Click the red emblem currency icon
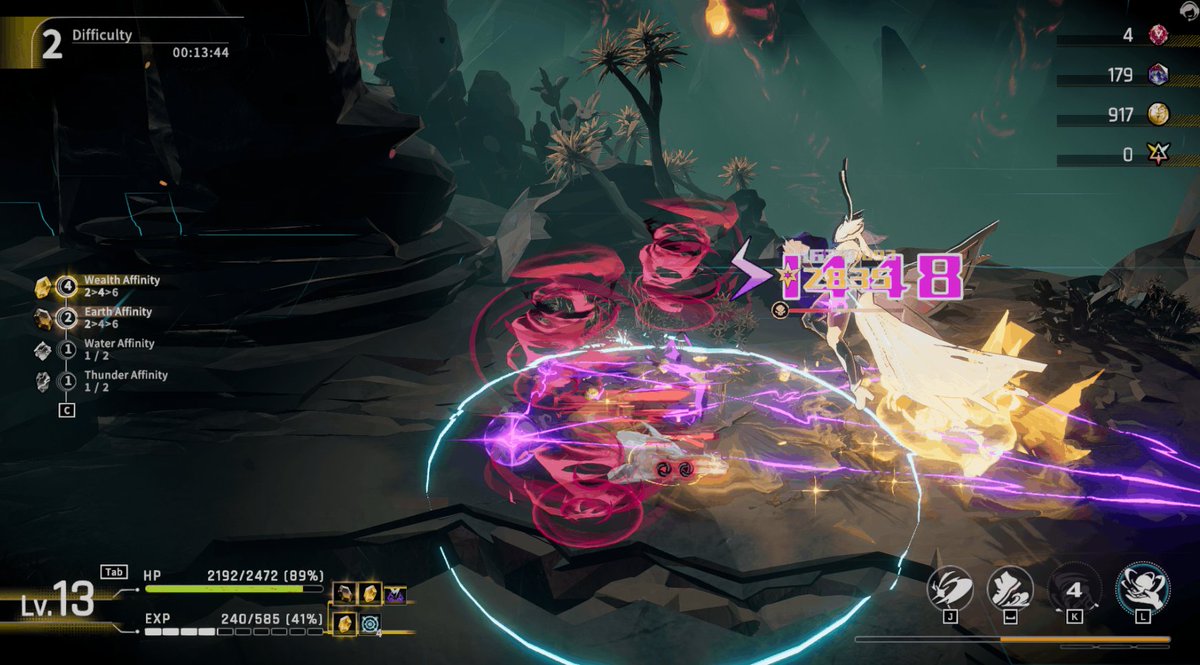This screenshot has height=665, width=1200. pyautogui.click(x=1158, y=35)
